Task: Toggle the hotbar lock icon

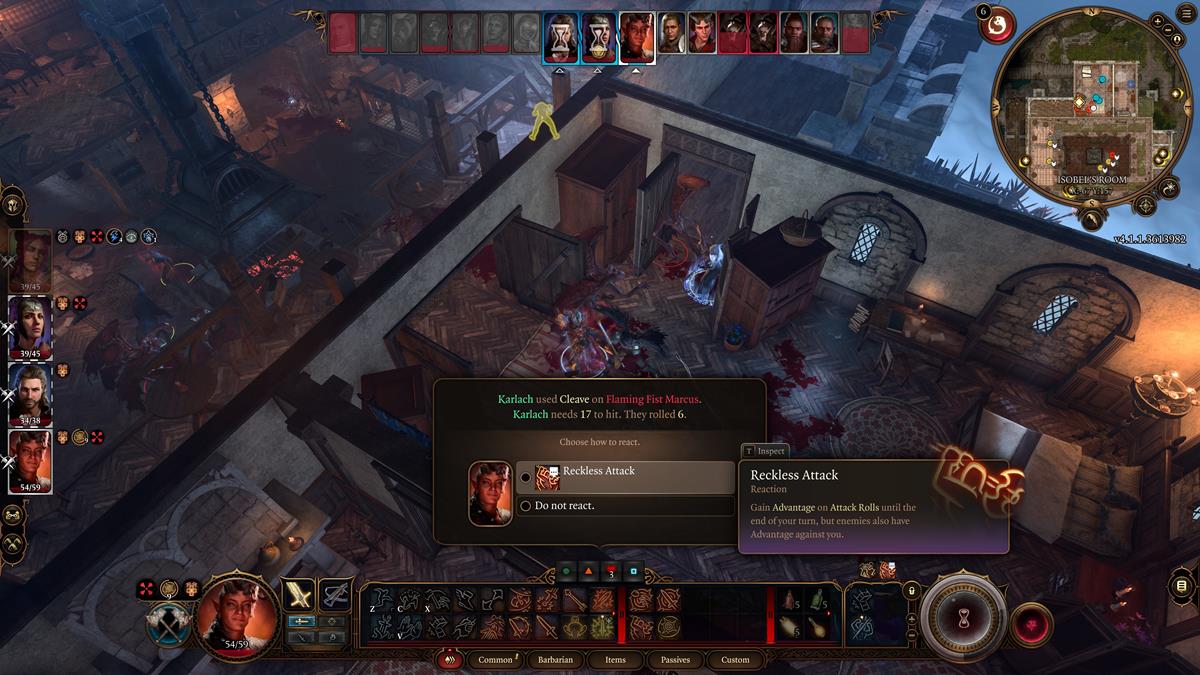Action: [x=911, y=591]
